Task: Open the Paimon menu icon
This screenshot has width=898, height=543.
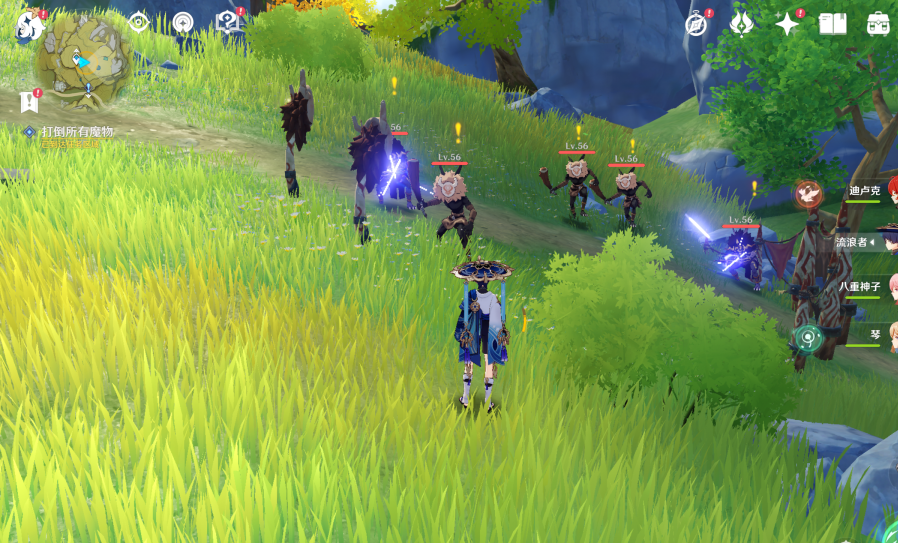Action: (x=28, y=26)
